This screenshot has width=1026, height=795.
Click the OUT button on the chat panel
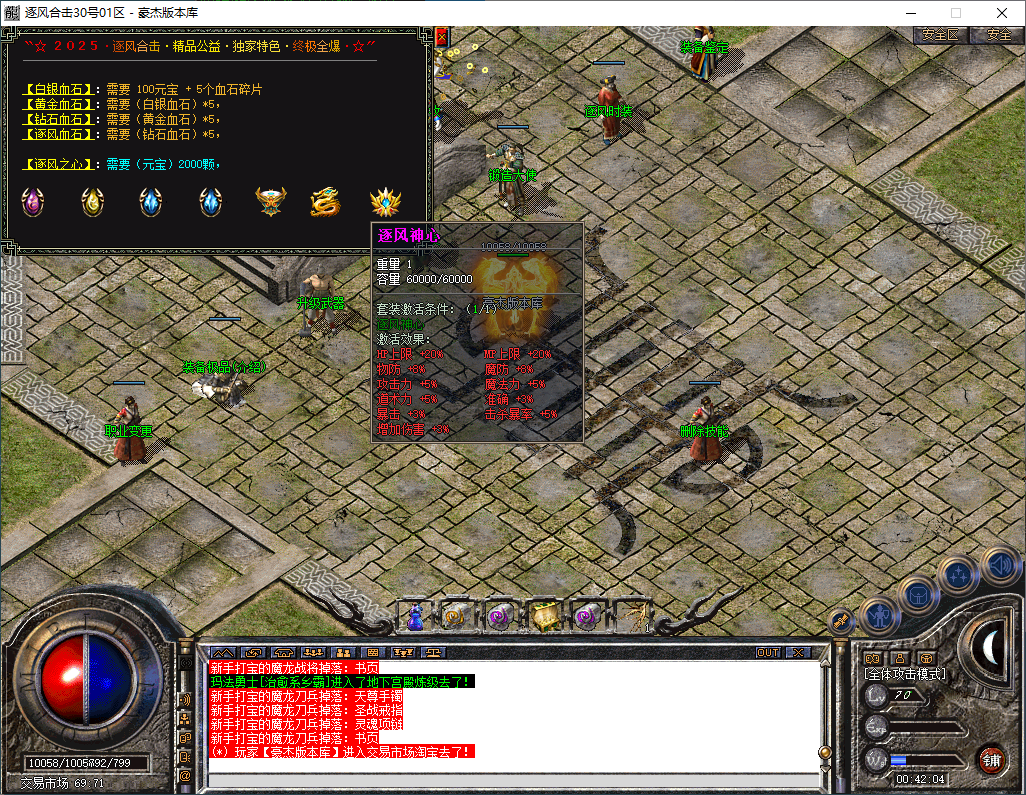pyautogui.click(x=767, y=653)
